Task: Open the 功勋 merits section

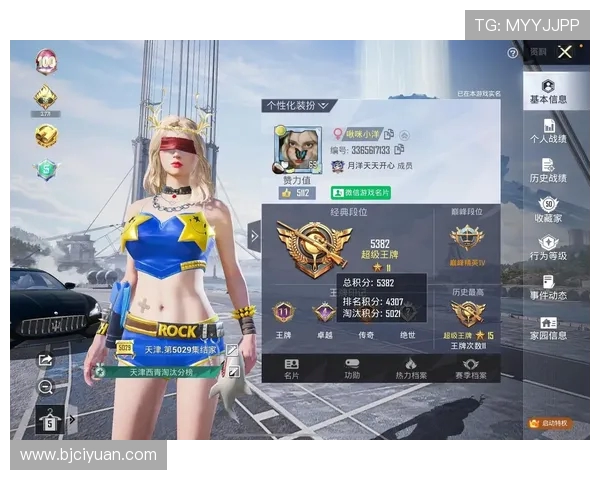Action: point(351,369)
